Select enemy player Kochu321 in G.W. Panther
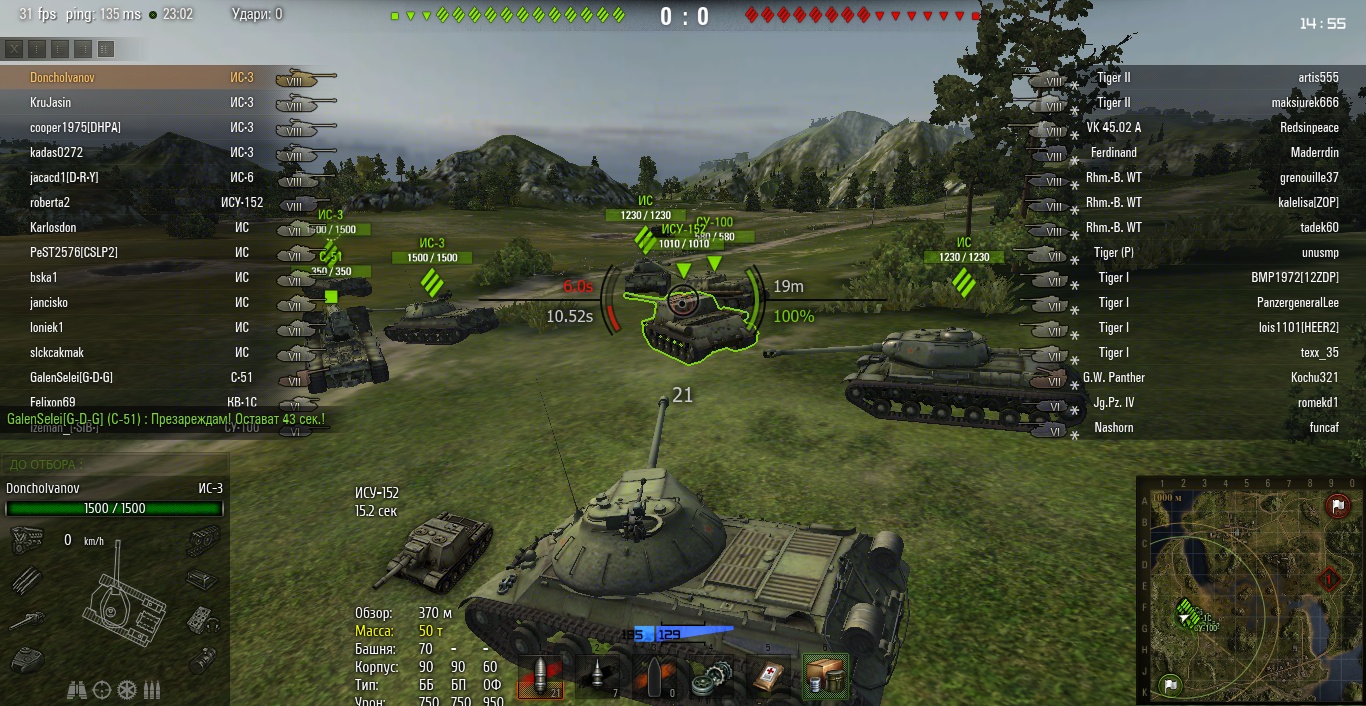Image resolution: width=1366 pixels, height=706 pixels. 1314,377
